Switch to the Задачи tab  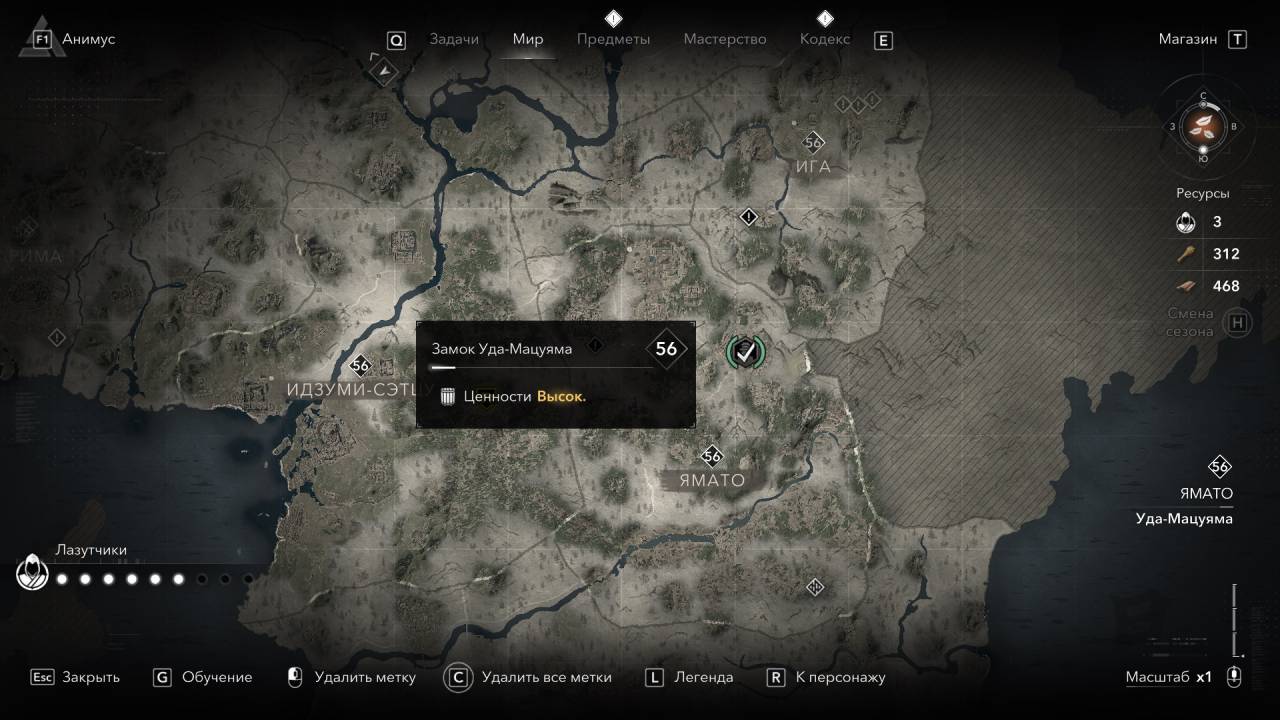[454, 39]
